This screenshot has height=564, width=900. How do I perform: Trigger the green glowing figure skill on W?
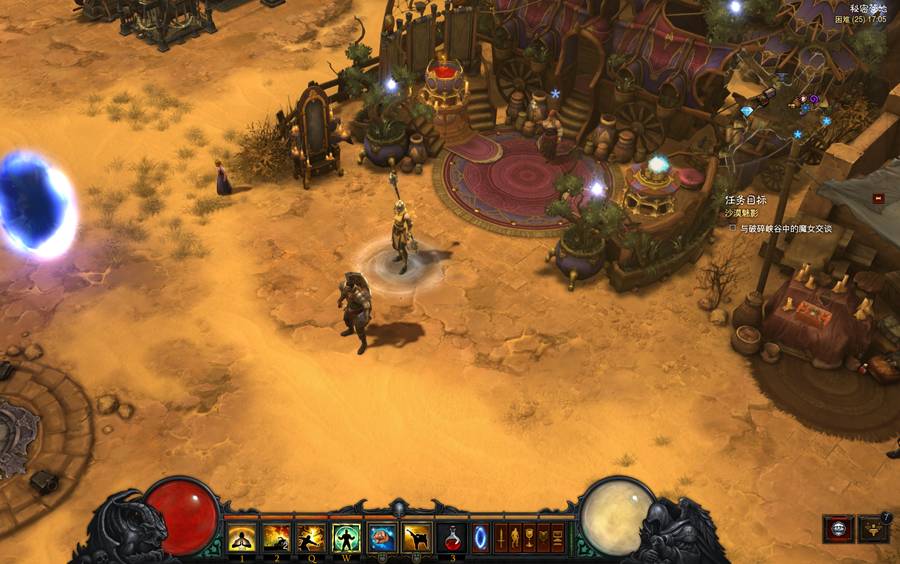click(x=346, y=538)
